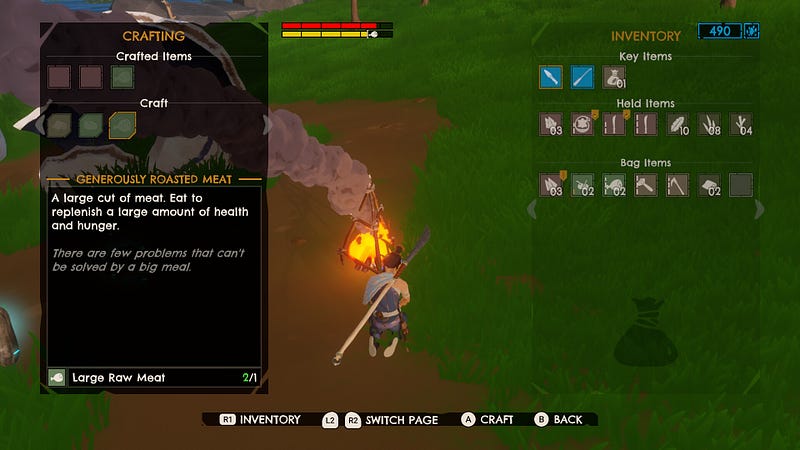This screenshot has height=450, width=800.
Task: Choose the blue staff key item
Action: pos(582,77)
